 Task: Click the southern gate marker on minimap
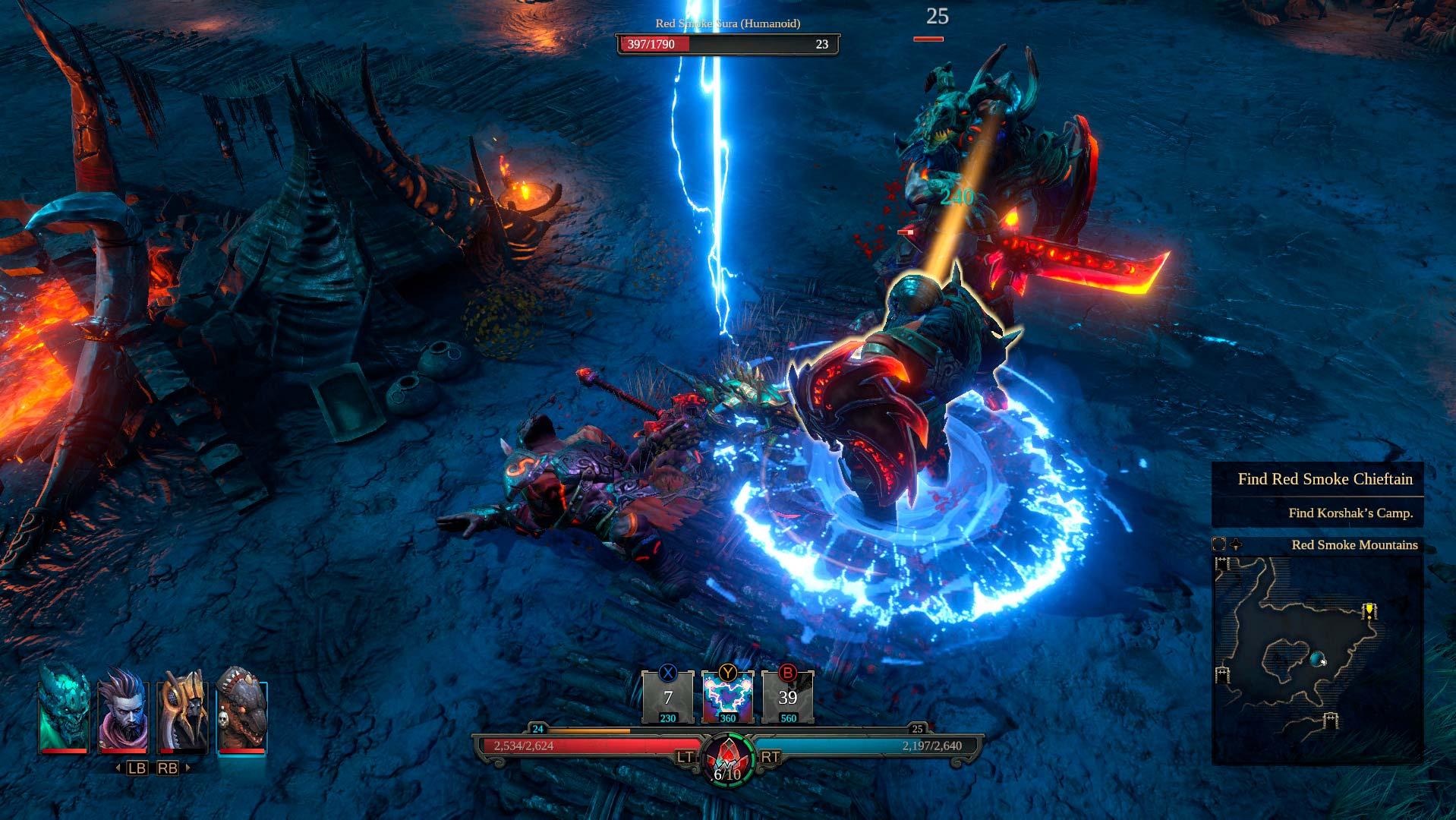(1330, 720)
